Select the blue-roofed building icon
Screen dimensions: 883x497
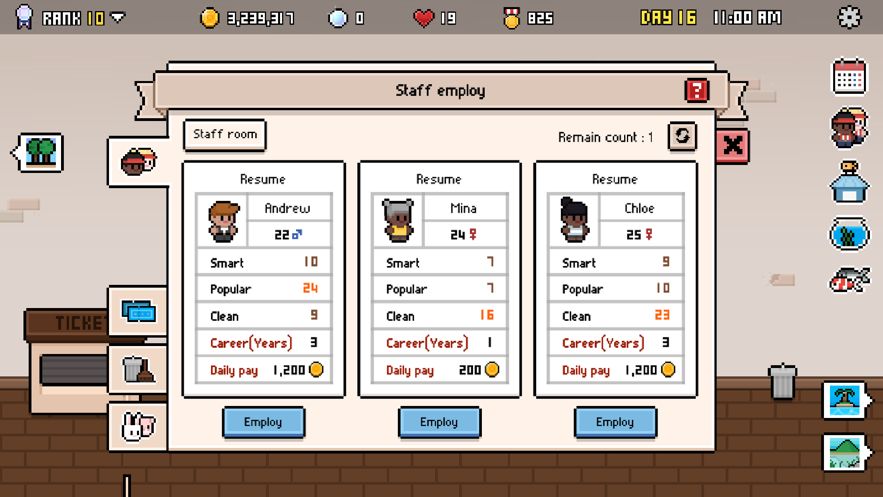(848, 181)
